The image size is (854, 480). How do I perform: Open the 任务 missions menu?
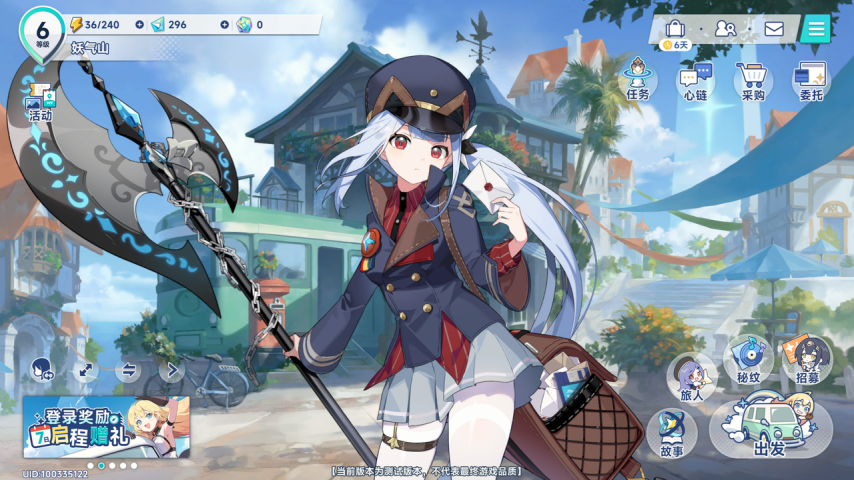click(637, 78)
